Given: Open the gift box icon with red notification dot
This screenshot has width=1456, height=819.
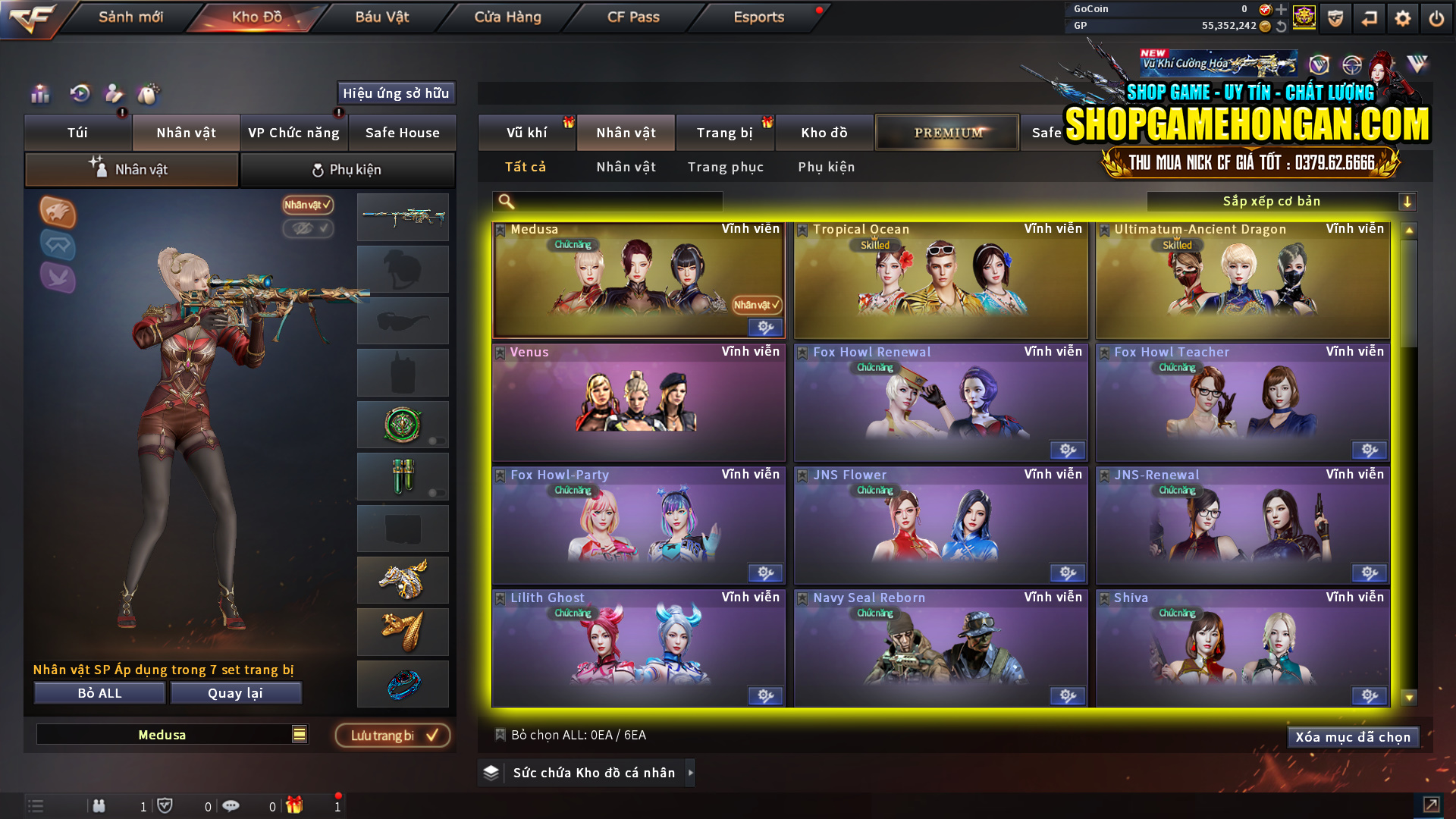Looking at the screenshot, I should (x=295, y=806).
